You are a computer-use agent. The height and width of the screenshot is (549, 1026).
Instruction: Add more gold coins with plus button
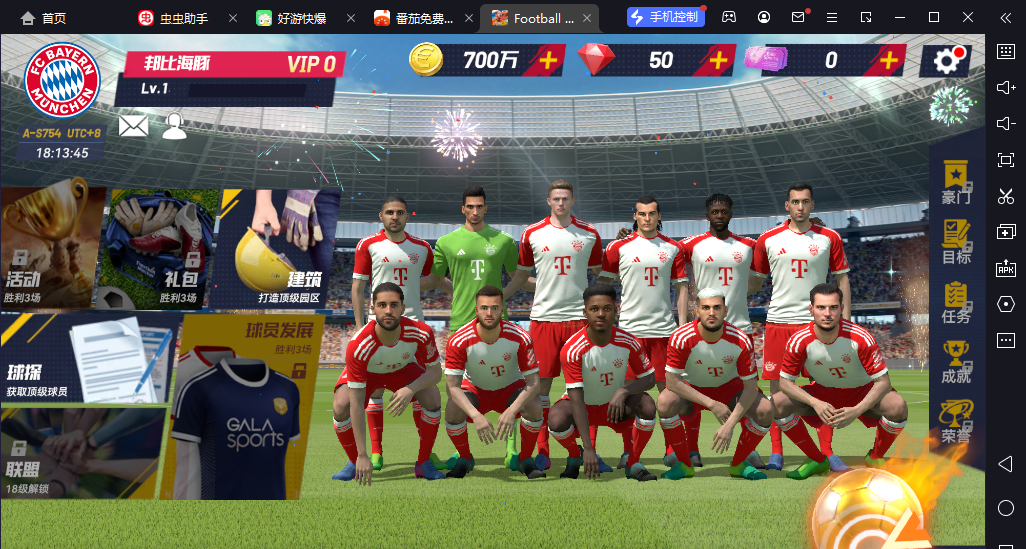(x=547, y=60)
